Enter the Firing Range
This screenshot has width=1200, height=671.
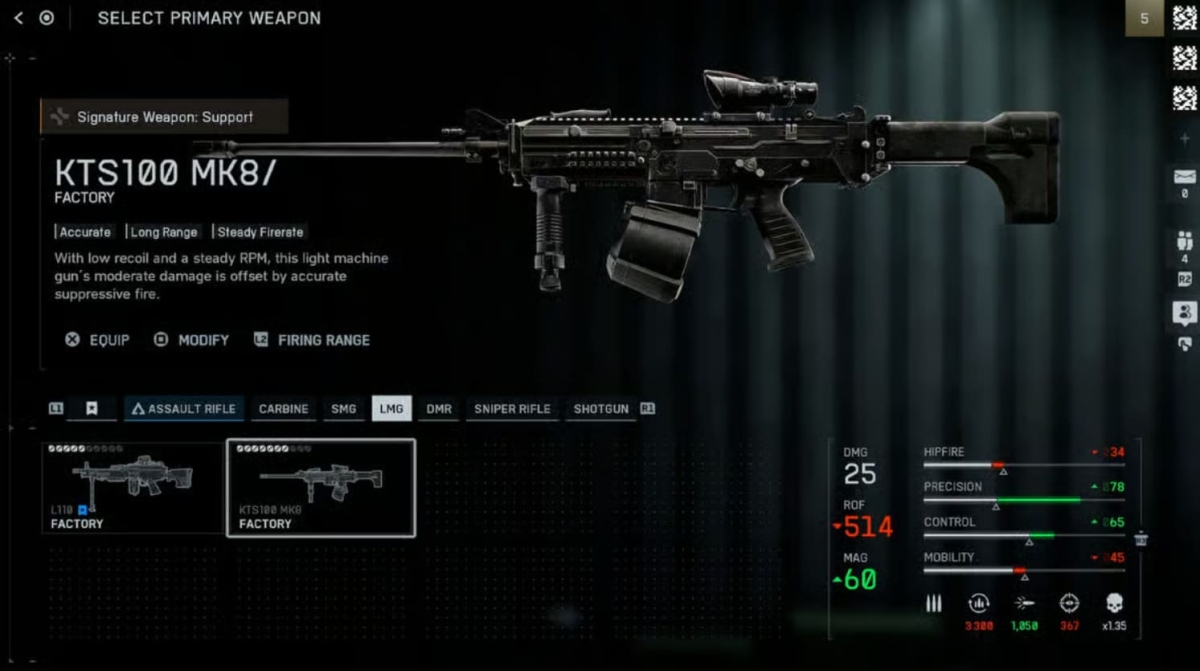(312, 340)
